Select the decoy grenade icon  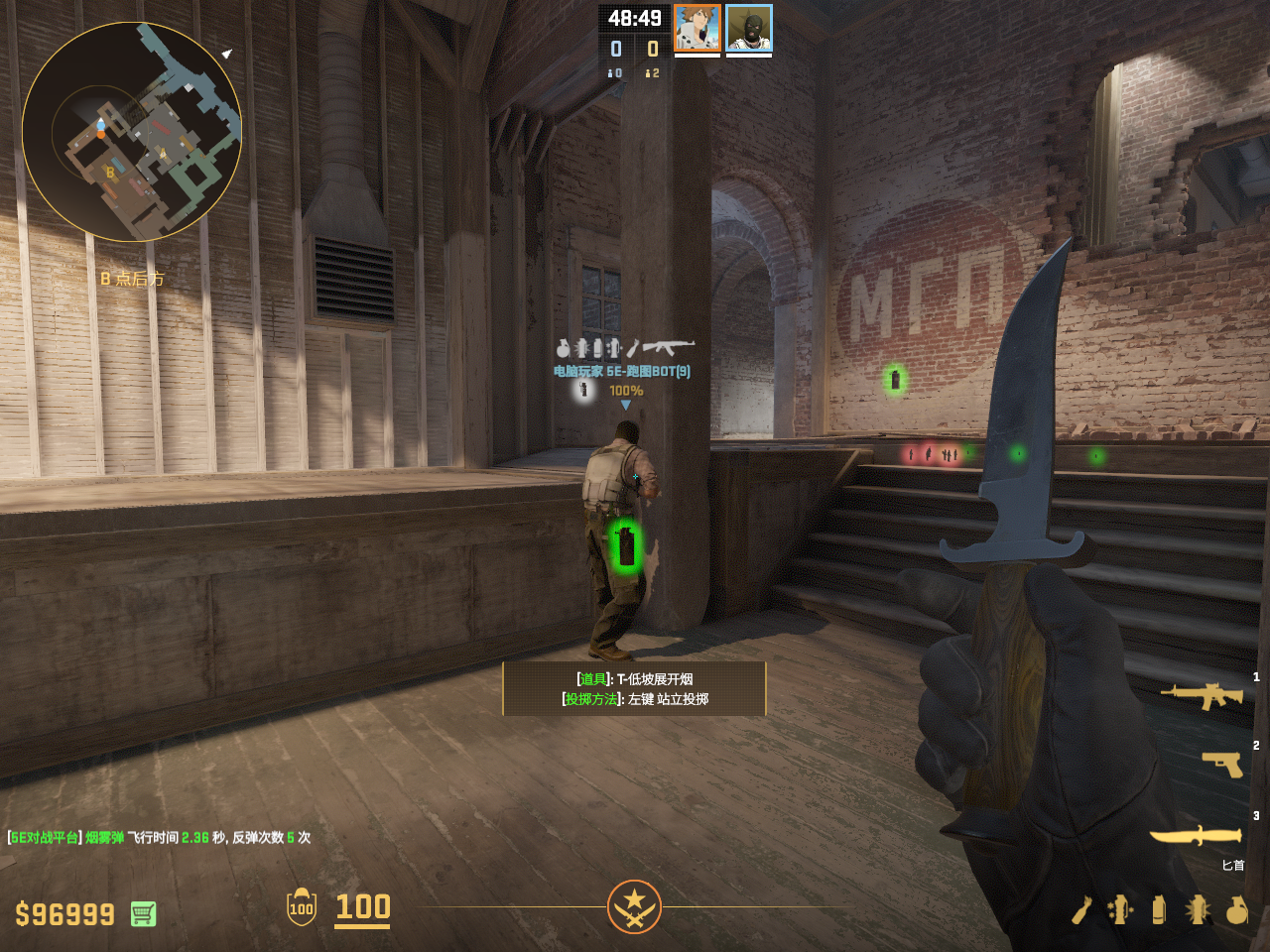click(x=1120, y=909)
